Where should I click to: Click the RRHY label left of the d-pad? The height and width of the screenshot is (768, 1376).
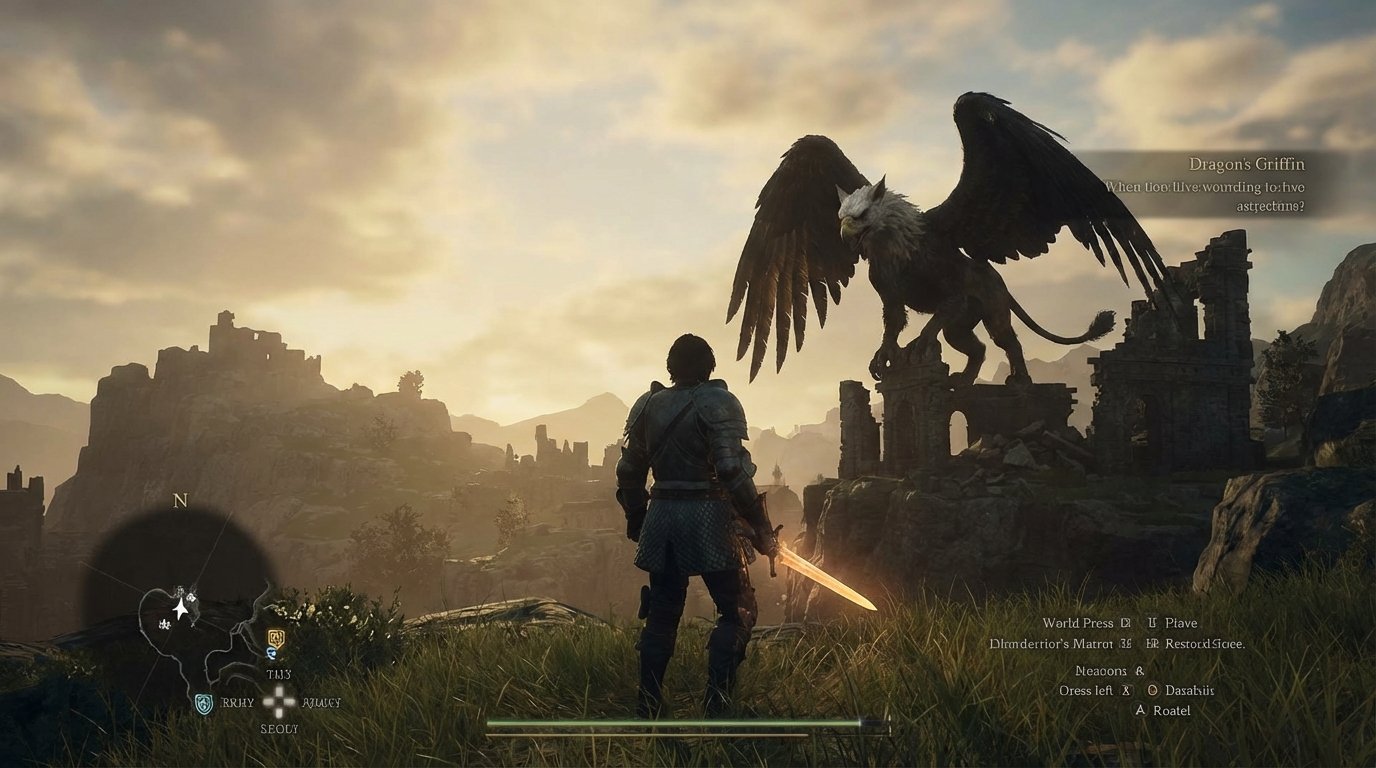236,702
